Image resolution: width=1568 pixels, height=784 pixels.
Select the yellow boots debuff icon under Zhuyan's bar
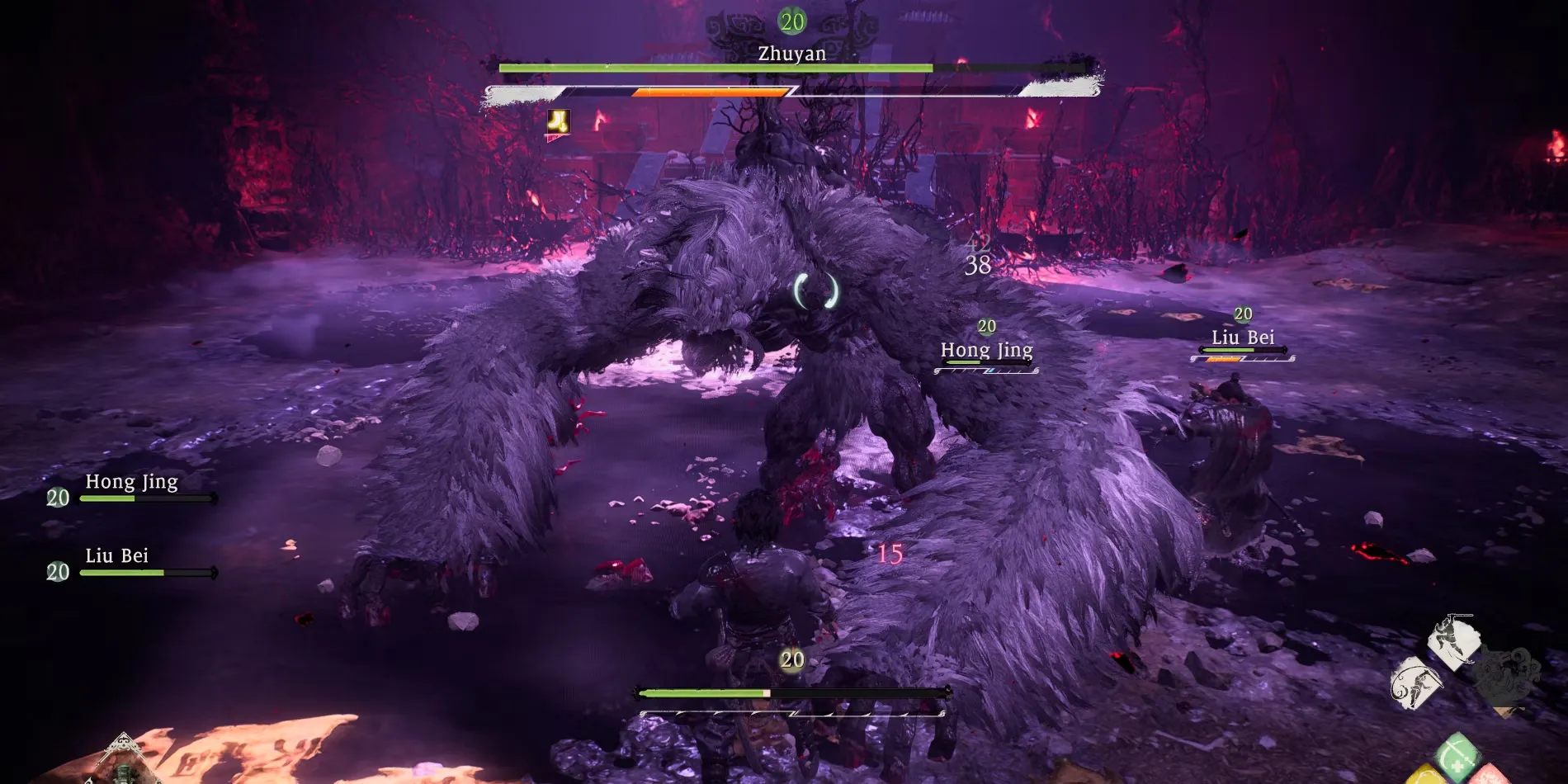pyautogui.click(x=559, y=123)
